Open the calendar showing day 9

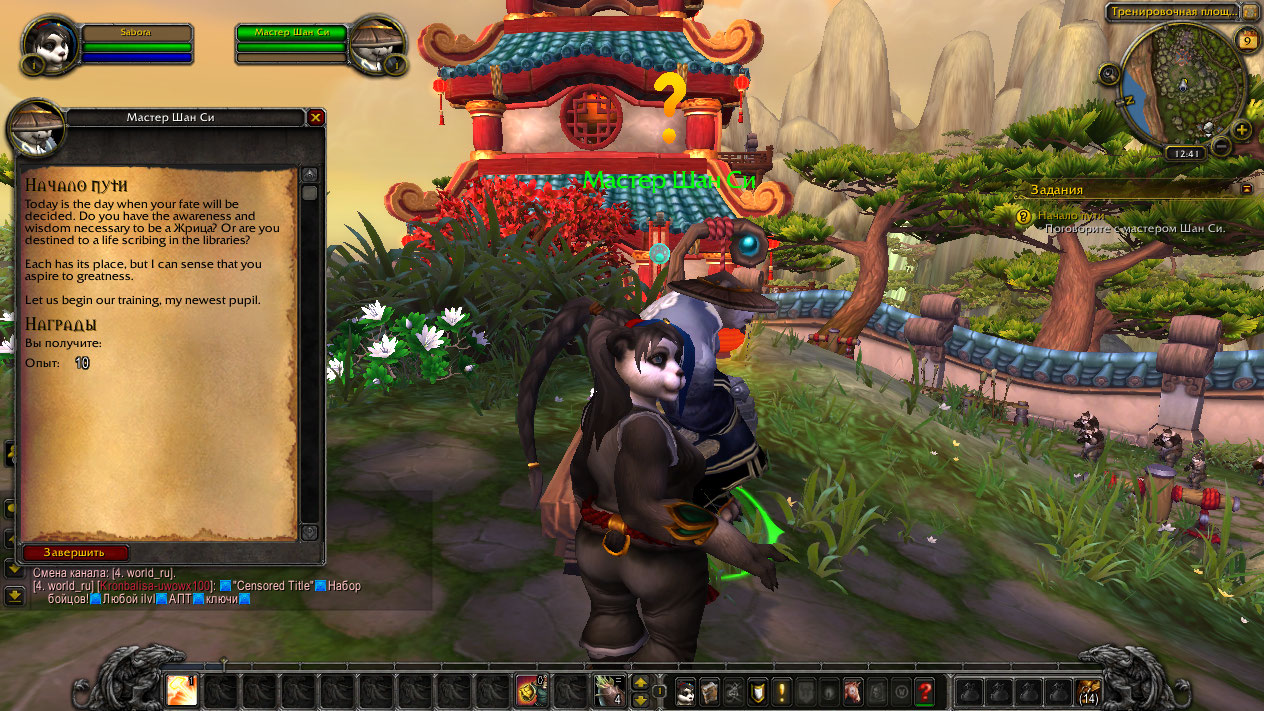(1246, 40)
